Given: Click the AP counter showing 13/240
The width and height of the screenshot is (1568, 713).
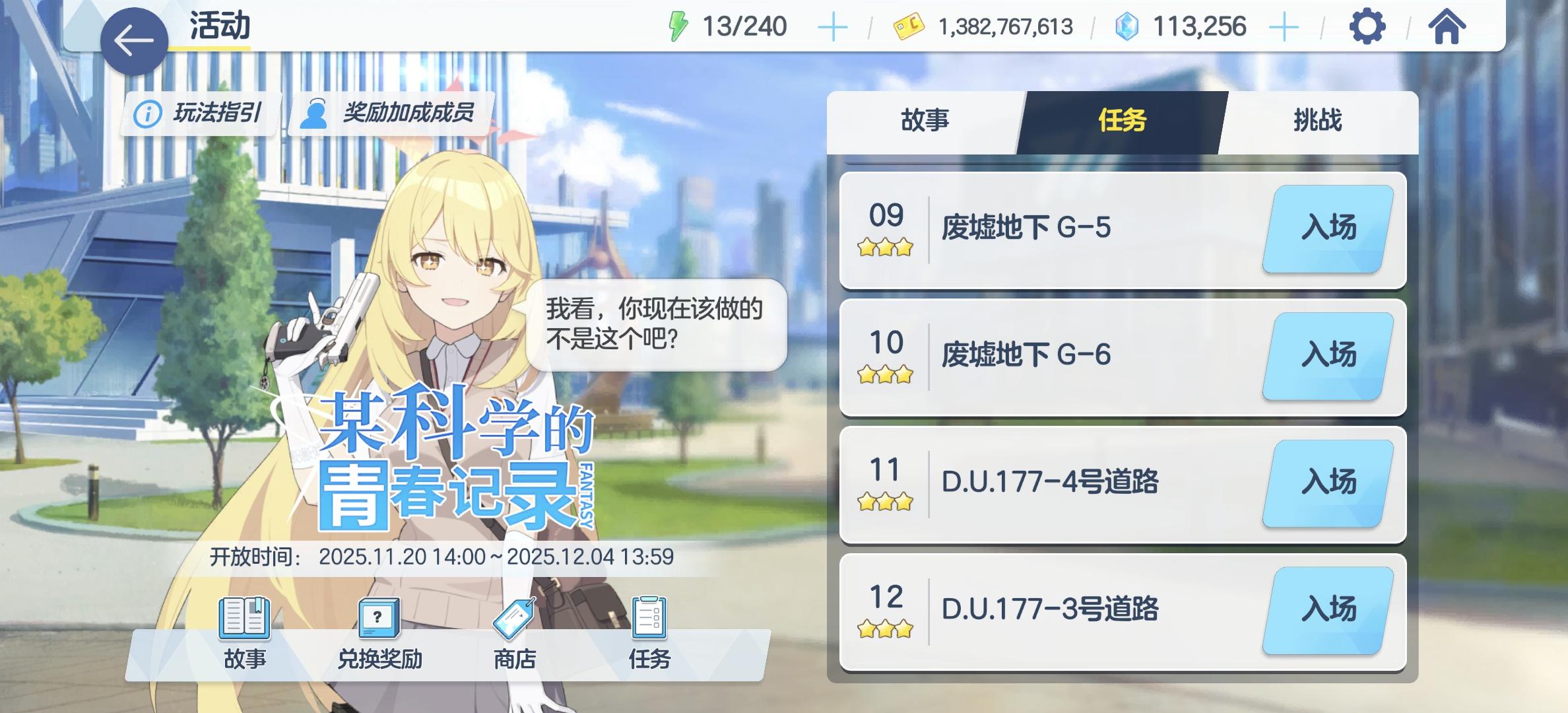Looking at the screenshot, I should pyautogui.click(x=746, y=26).
